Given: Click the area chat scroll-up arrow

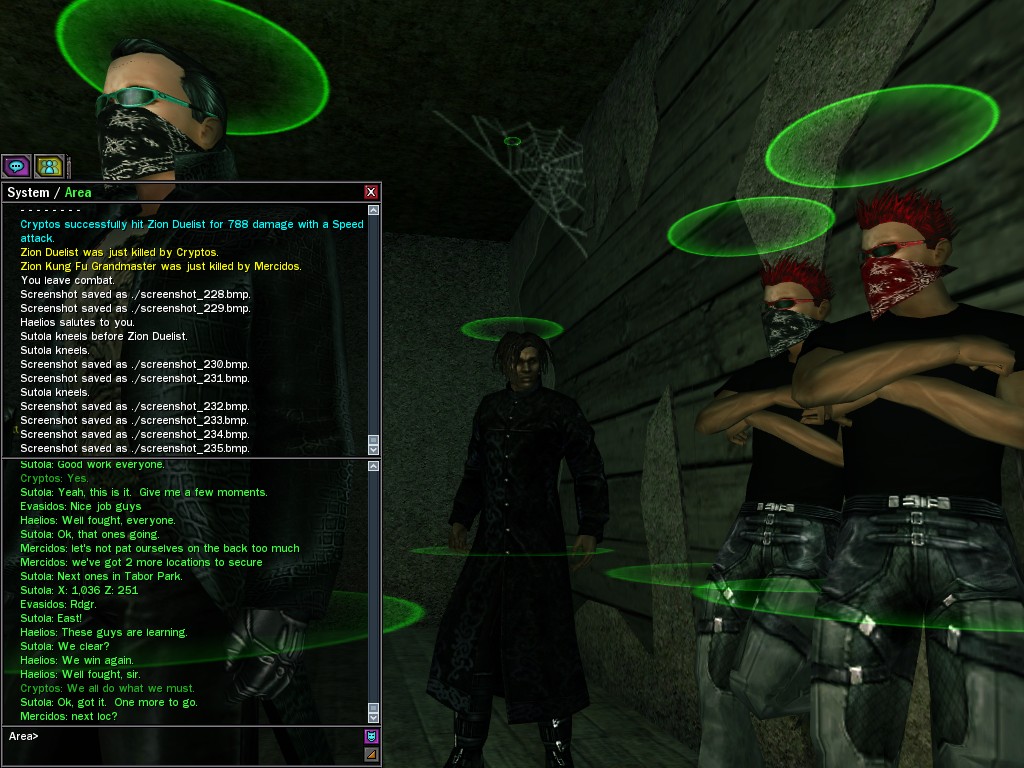Looking at the screenshot, I should [374, 466].
